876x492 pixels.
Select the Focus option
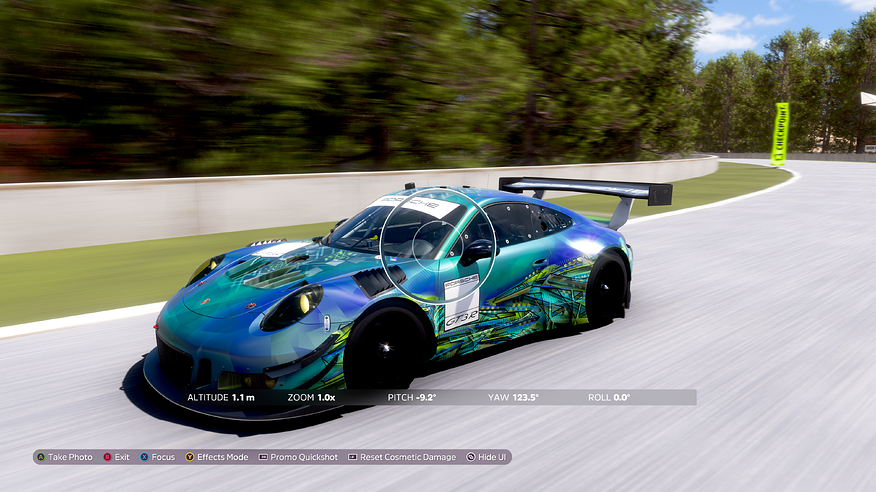(x=158, y=457)
